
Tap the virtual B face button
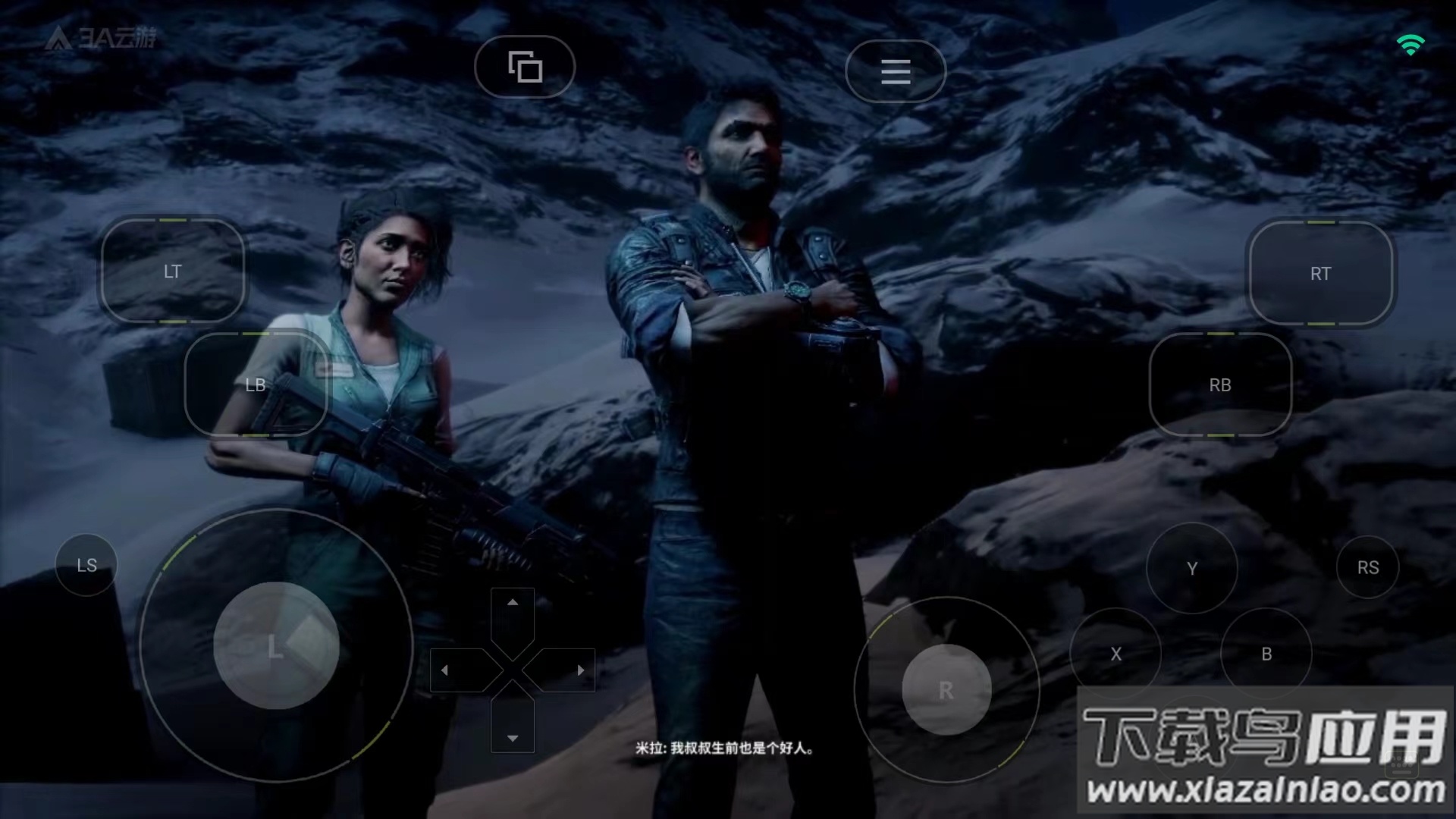pos(1266,654)
